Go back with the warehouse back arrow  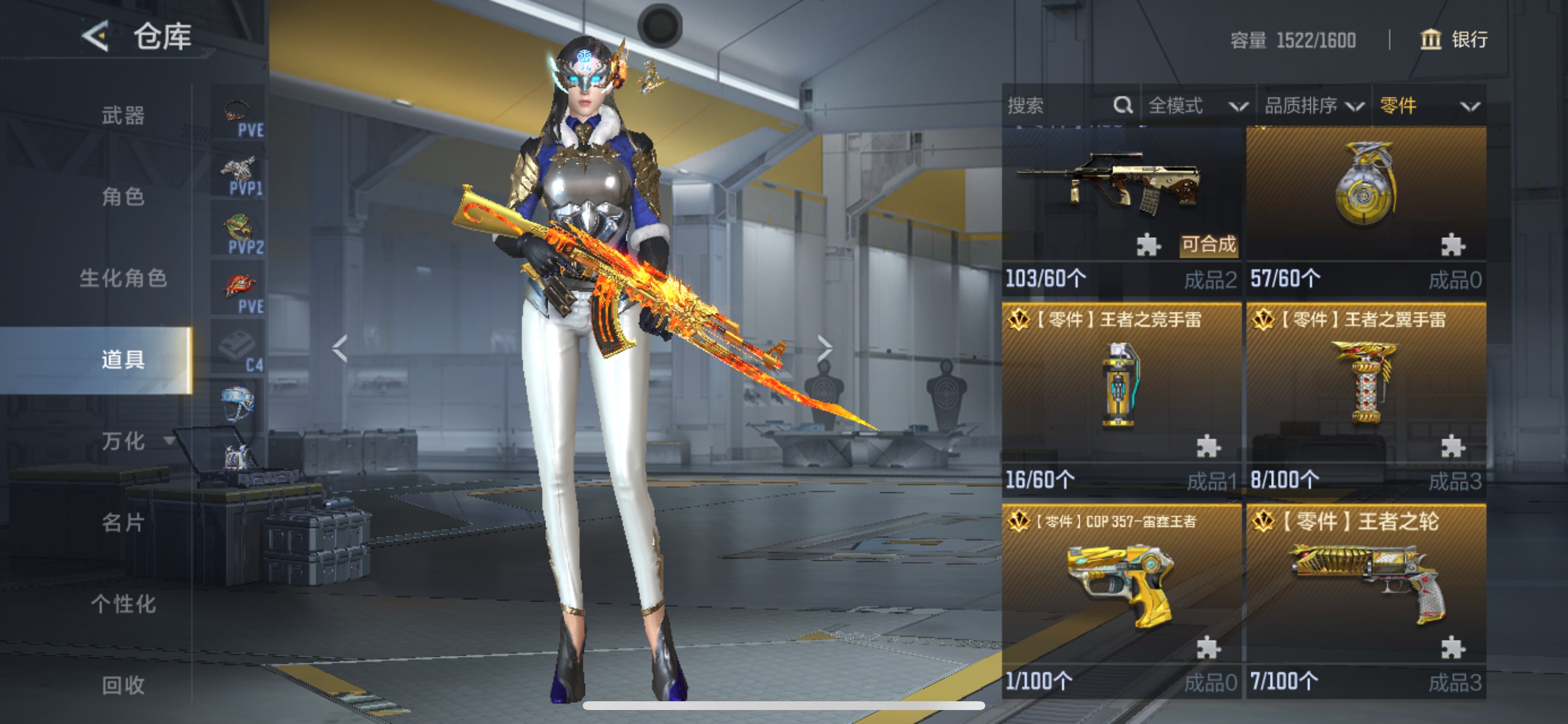pyautogui.click(x=96, y=37)
